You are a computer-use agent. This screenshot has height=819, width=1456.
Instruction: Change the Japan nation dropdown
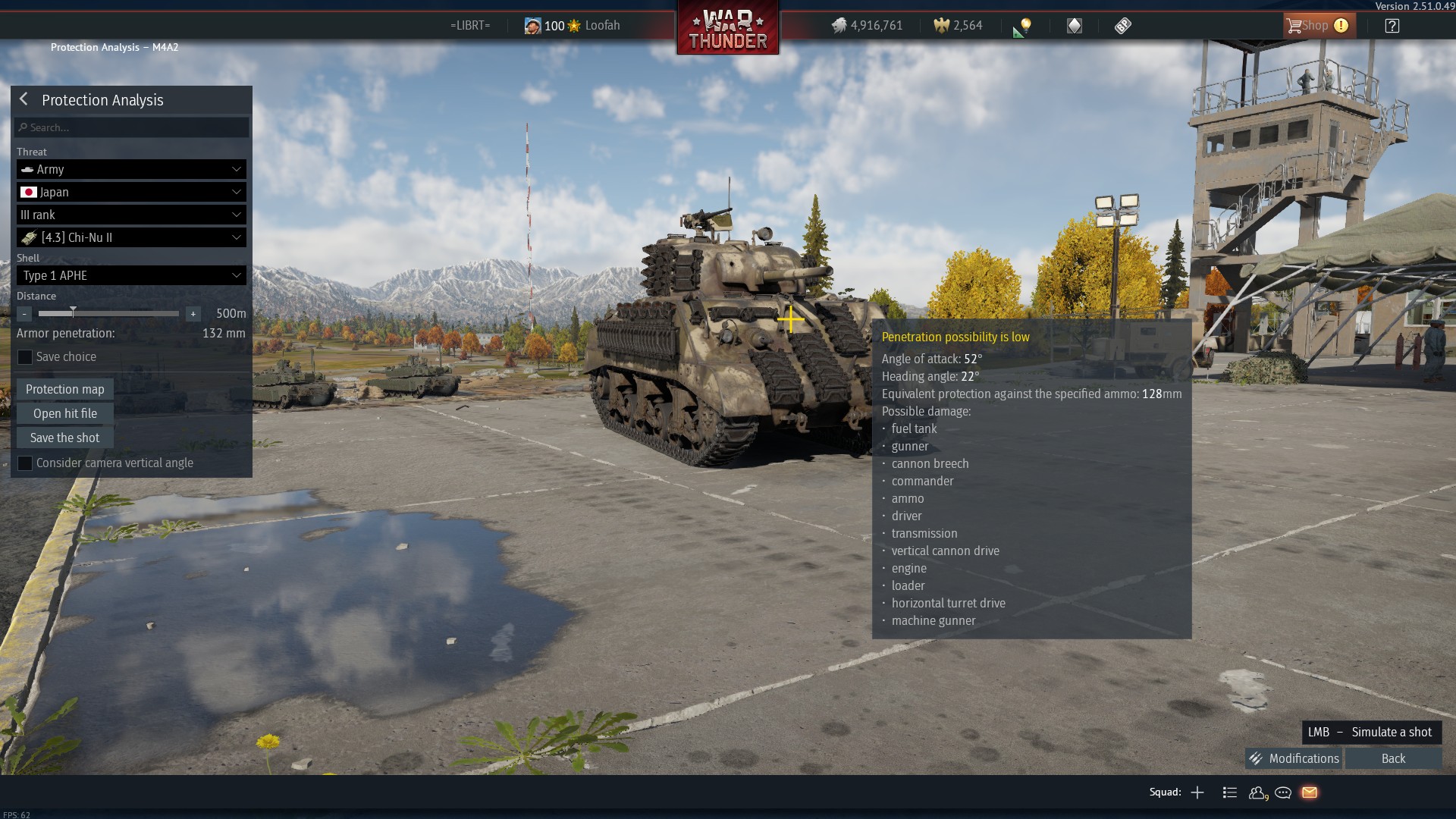pyautogui.click(x=131, y=192)
